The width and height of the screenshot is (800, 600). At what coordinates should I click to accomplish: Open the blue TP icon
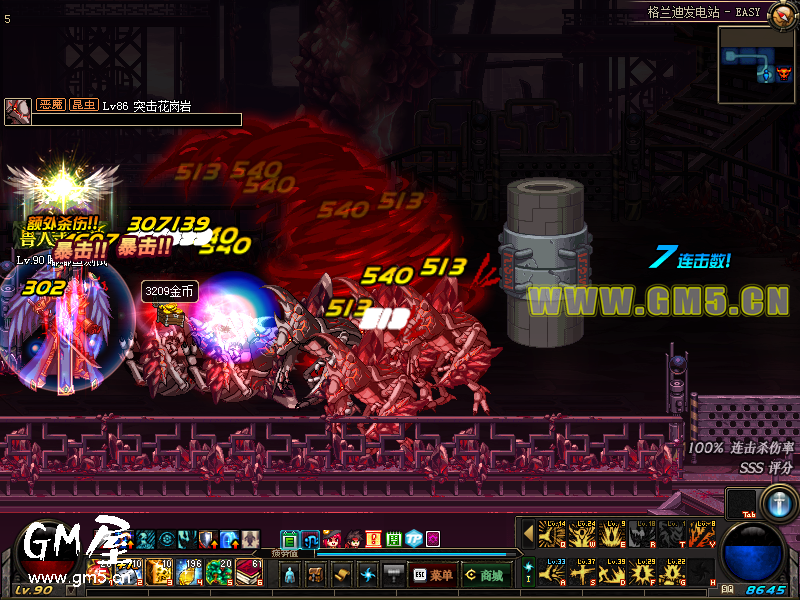[413, 539]
